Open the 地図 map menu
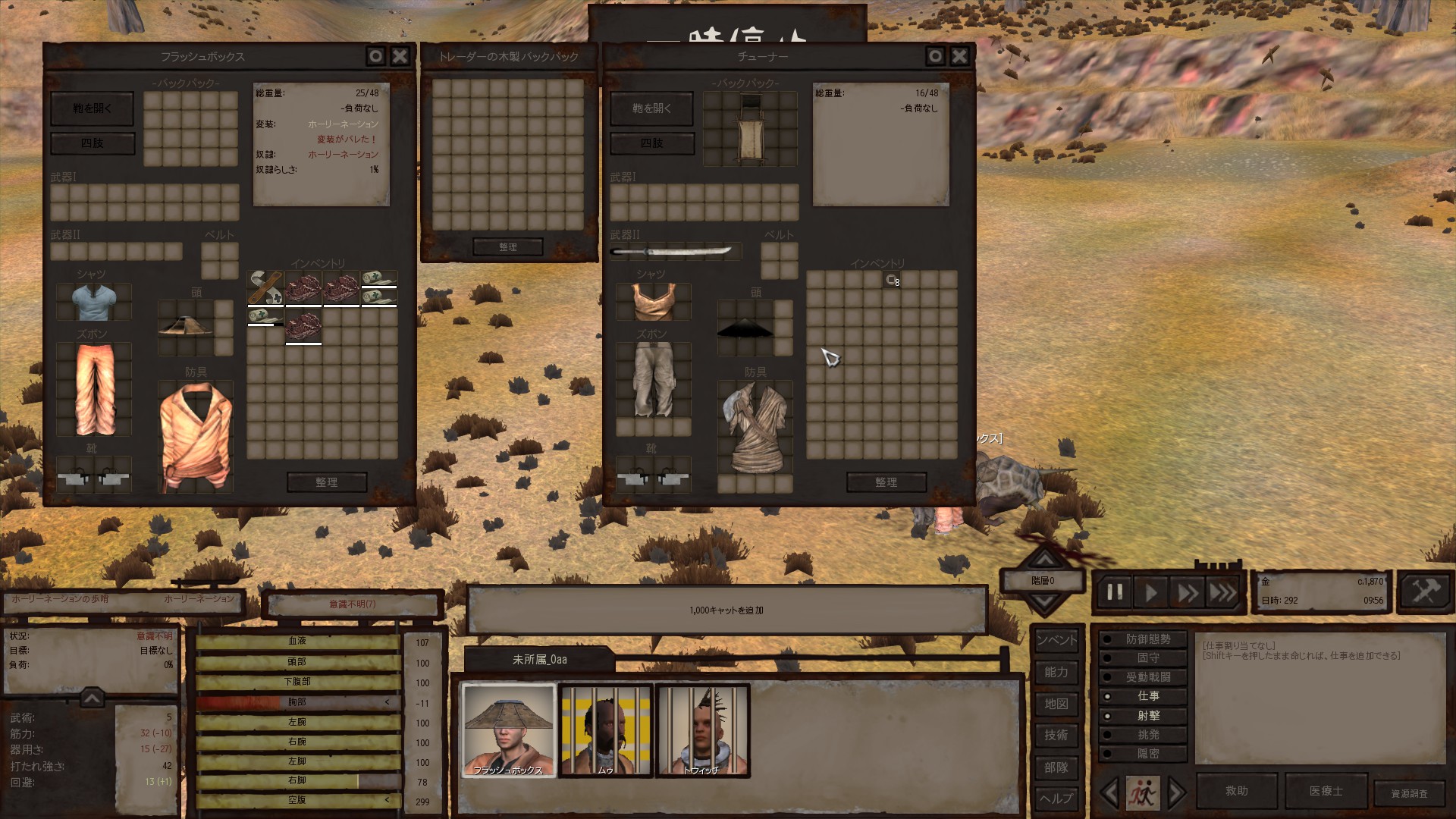 click(1056, 704)
